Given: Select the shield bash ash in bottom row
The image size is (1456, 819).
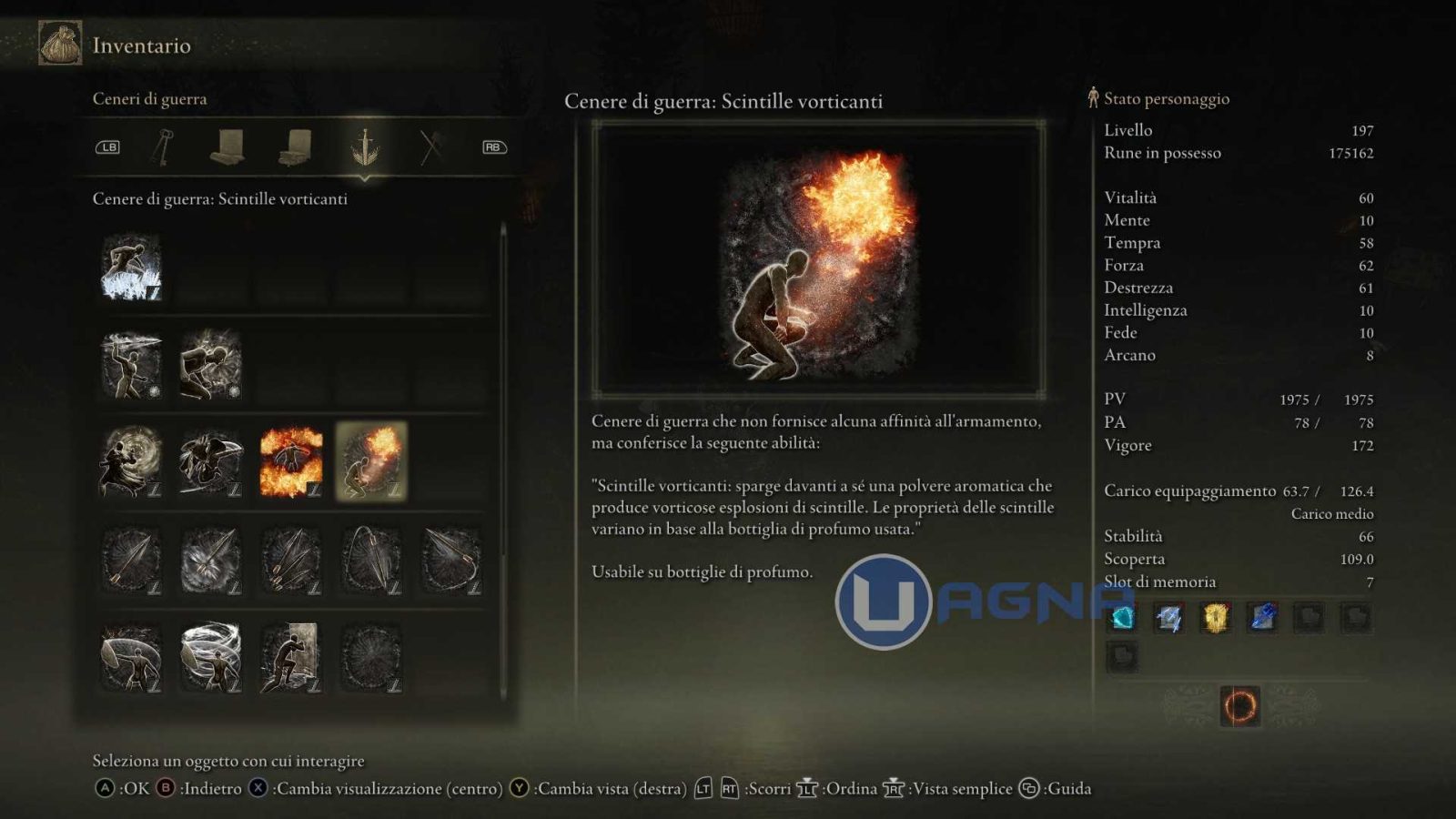Looking at the screenshot, I should click(131, 657).
